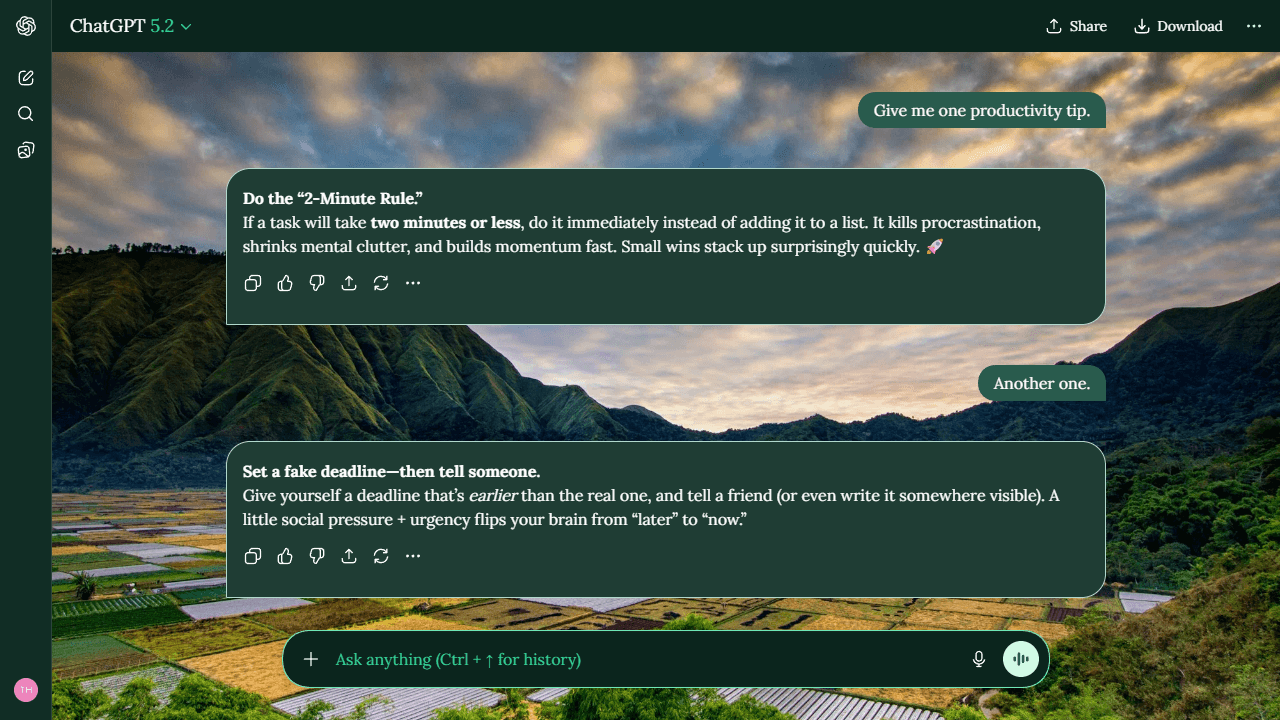Thumbs up the 2-Minute Rule answer

pos(285,283)
